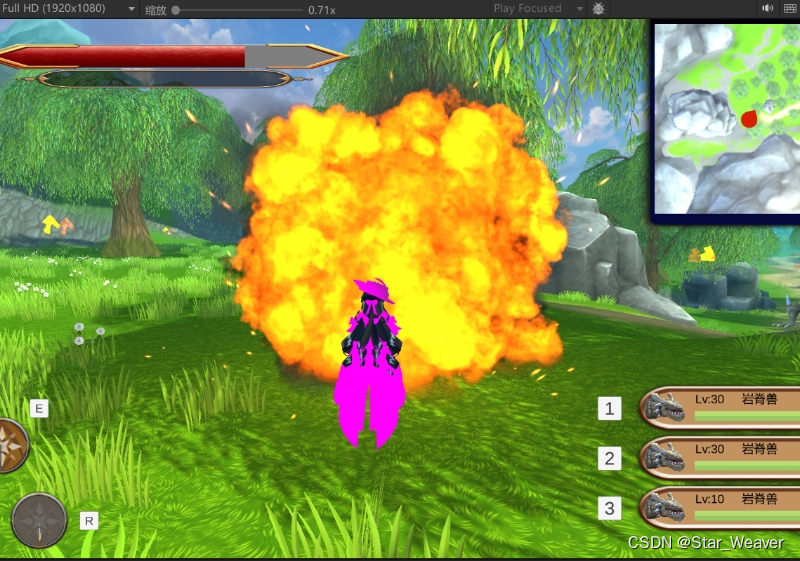This screenshot has height=561, width=800.
Task: Select the 岩脊兽 row labeled number 1
Action: [720, 407]
